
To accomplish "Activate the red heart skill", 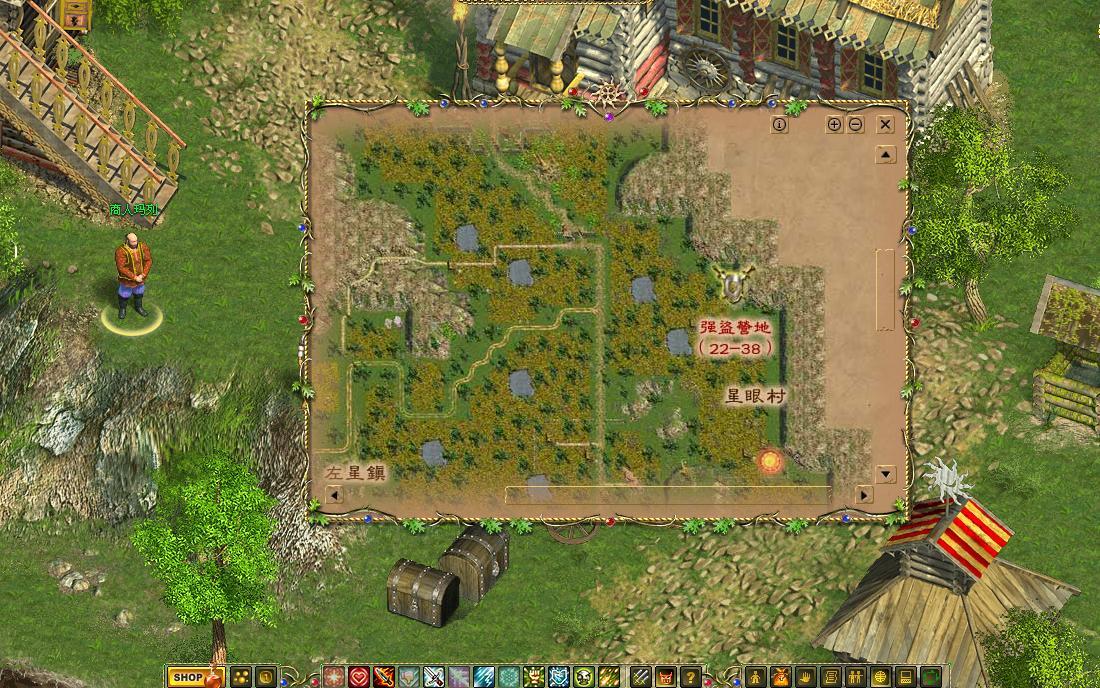I will tap(359, 677).
